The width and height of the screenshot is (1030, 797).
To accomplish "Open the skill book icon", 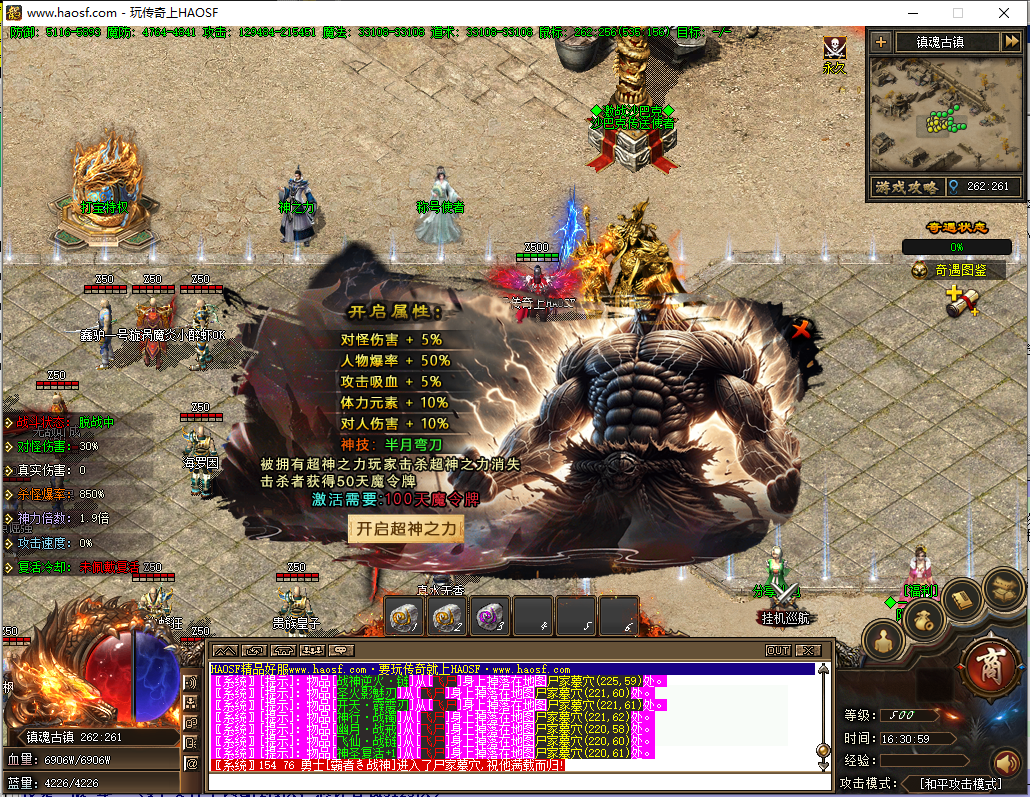I will [963, 599].
